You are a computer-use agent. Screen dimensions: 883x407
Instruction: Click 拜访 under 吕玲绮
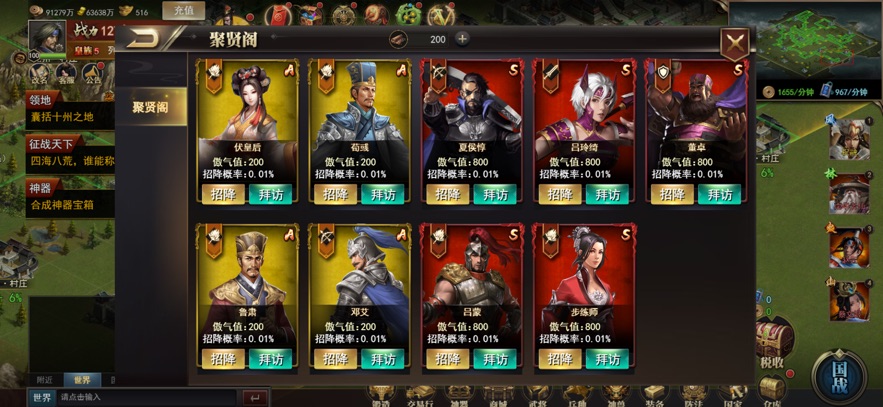(x=609, y=194)
